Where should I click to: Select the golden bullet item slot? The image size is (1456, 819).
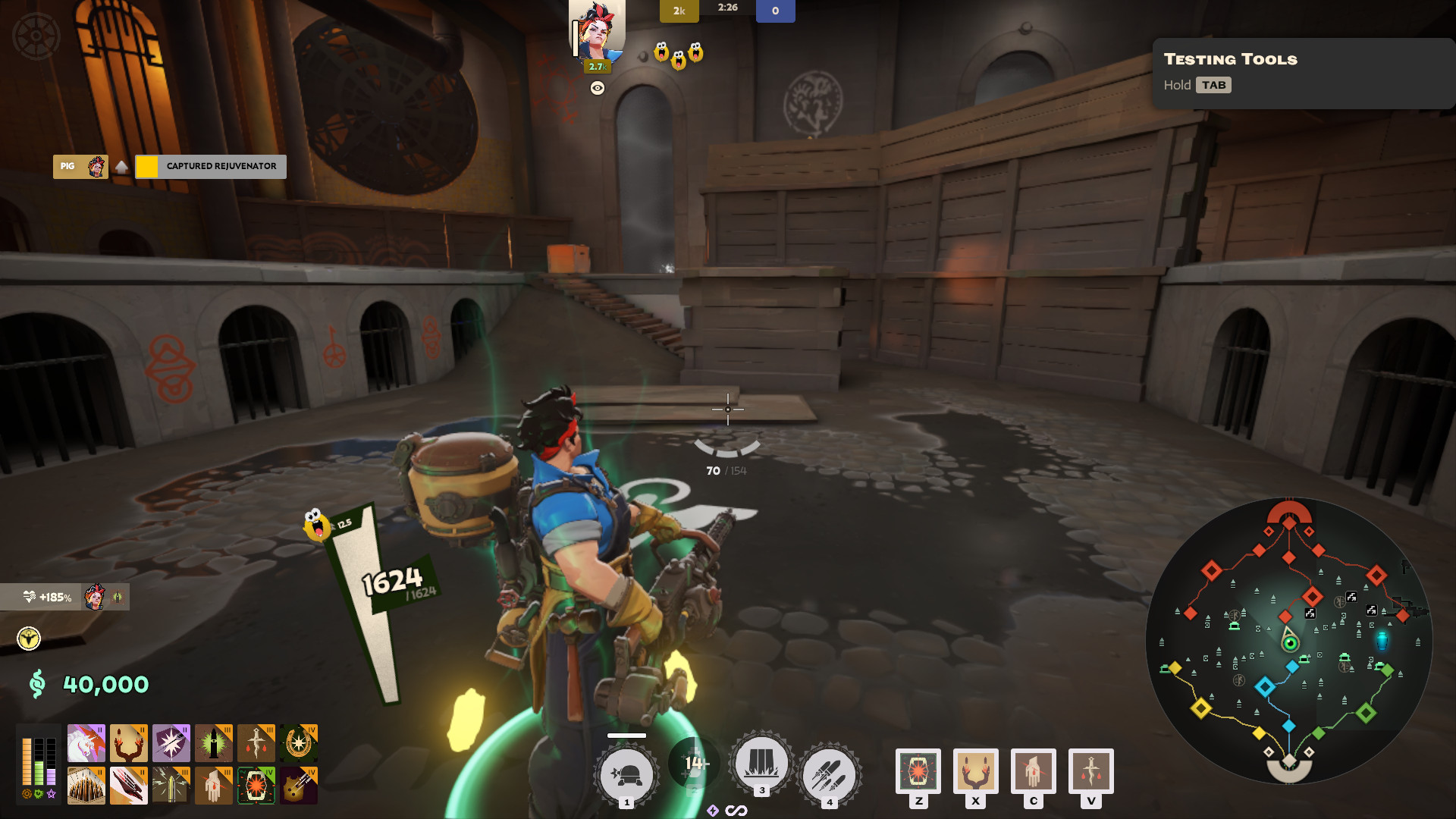pos(171,785)
